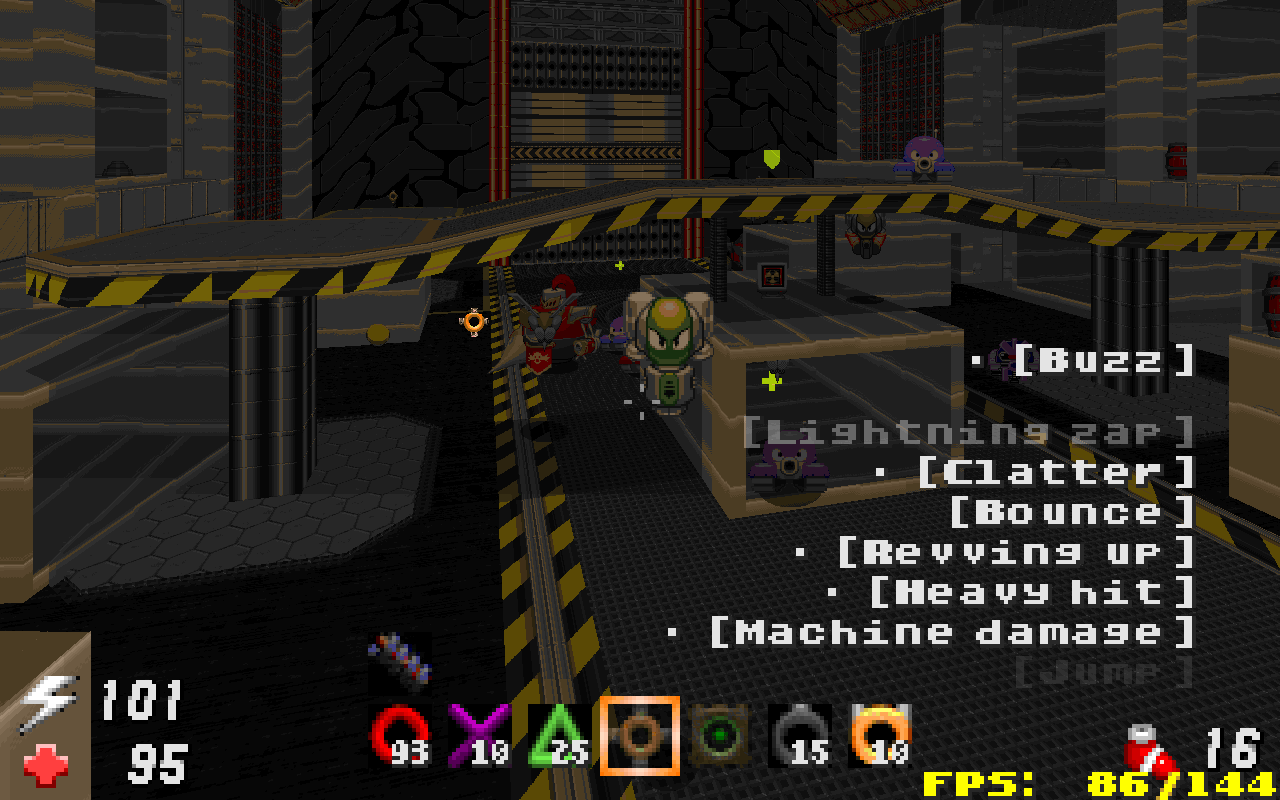Viewport: 1280px width, 800px height.
Task: Pick the gray ring weapon slot
Action: (800, 735)
